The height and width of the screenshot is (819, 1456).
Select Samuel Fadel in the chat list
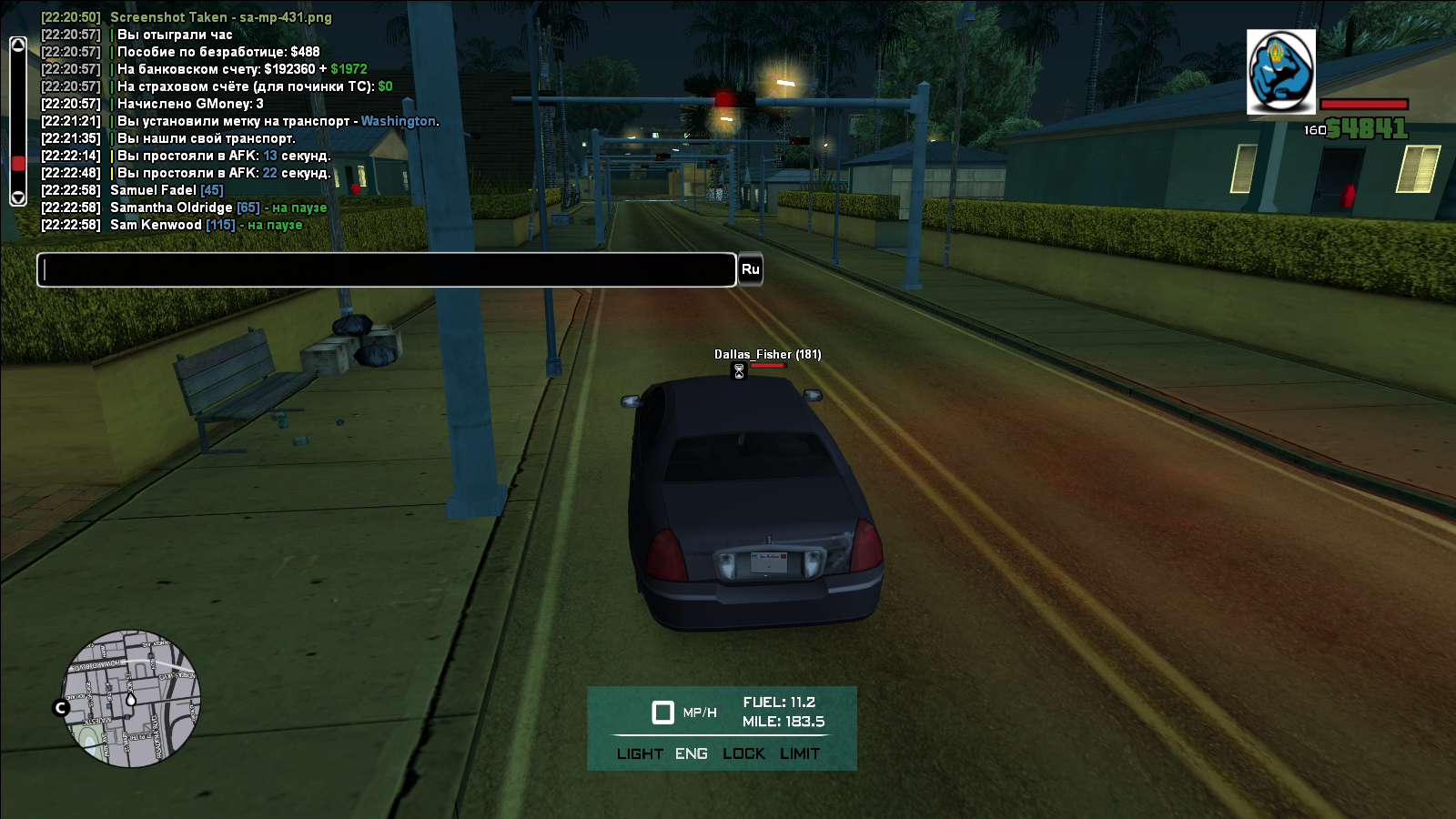coord(153,190)
